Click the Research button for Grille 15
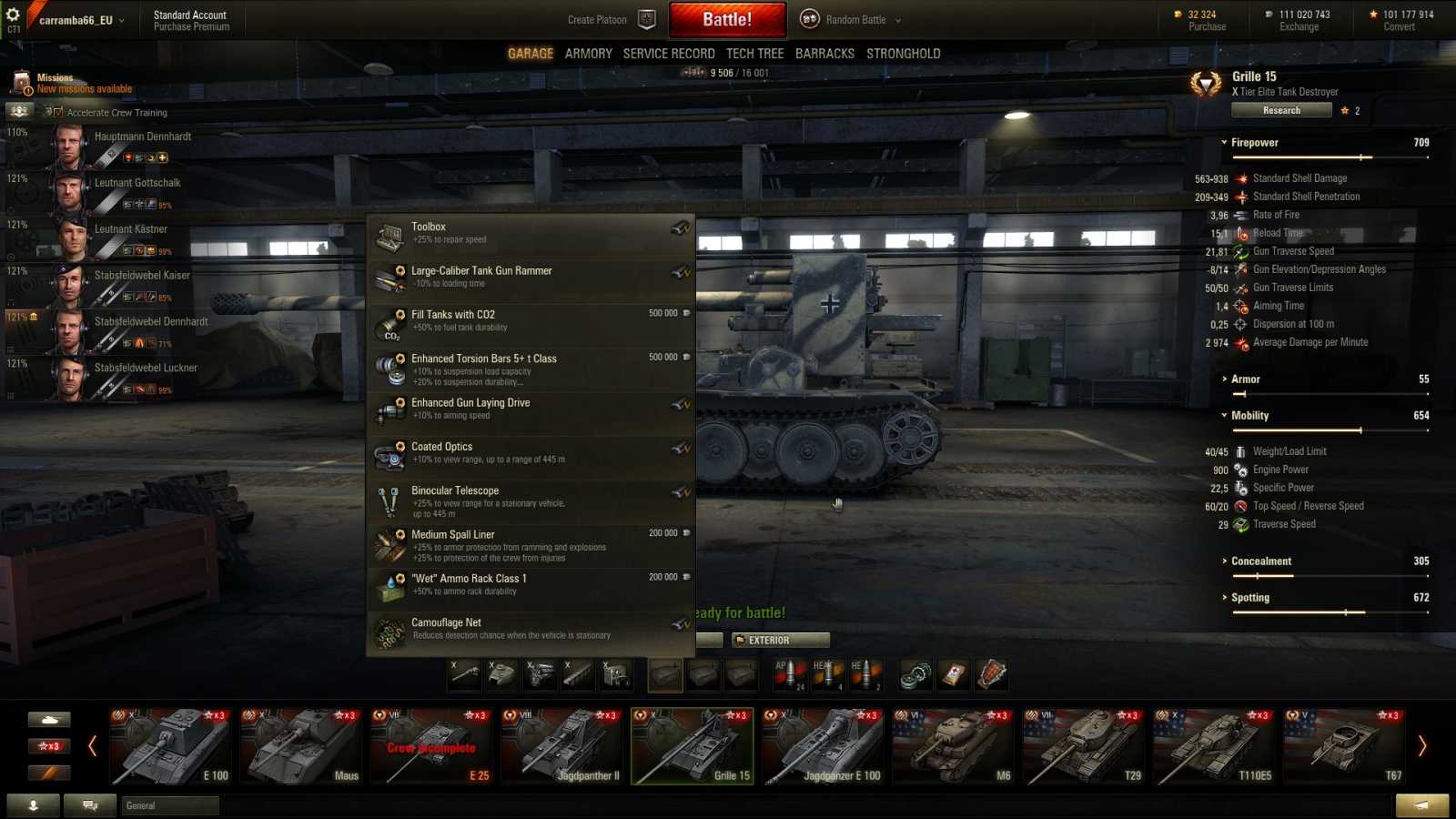Image resolution: width=1456 pixels, height=819 pixels. 1281,110
